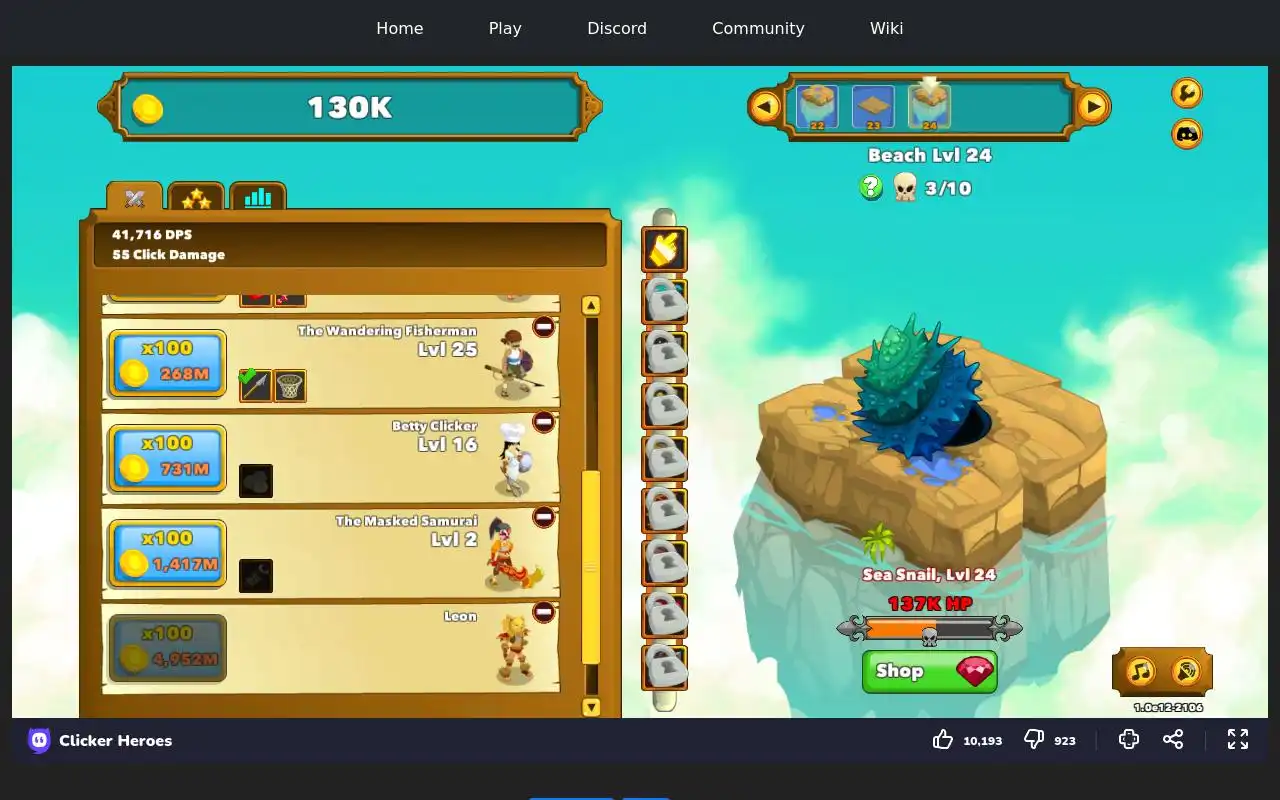
Task: Click the green question mark help icon
Action: point(871,187)
